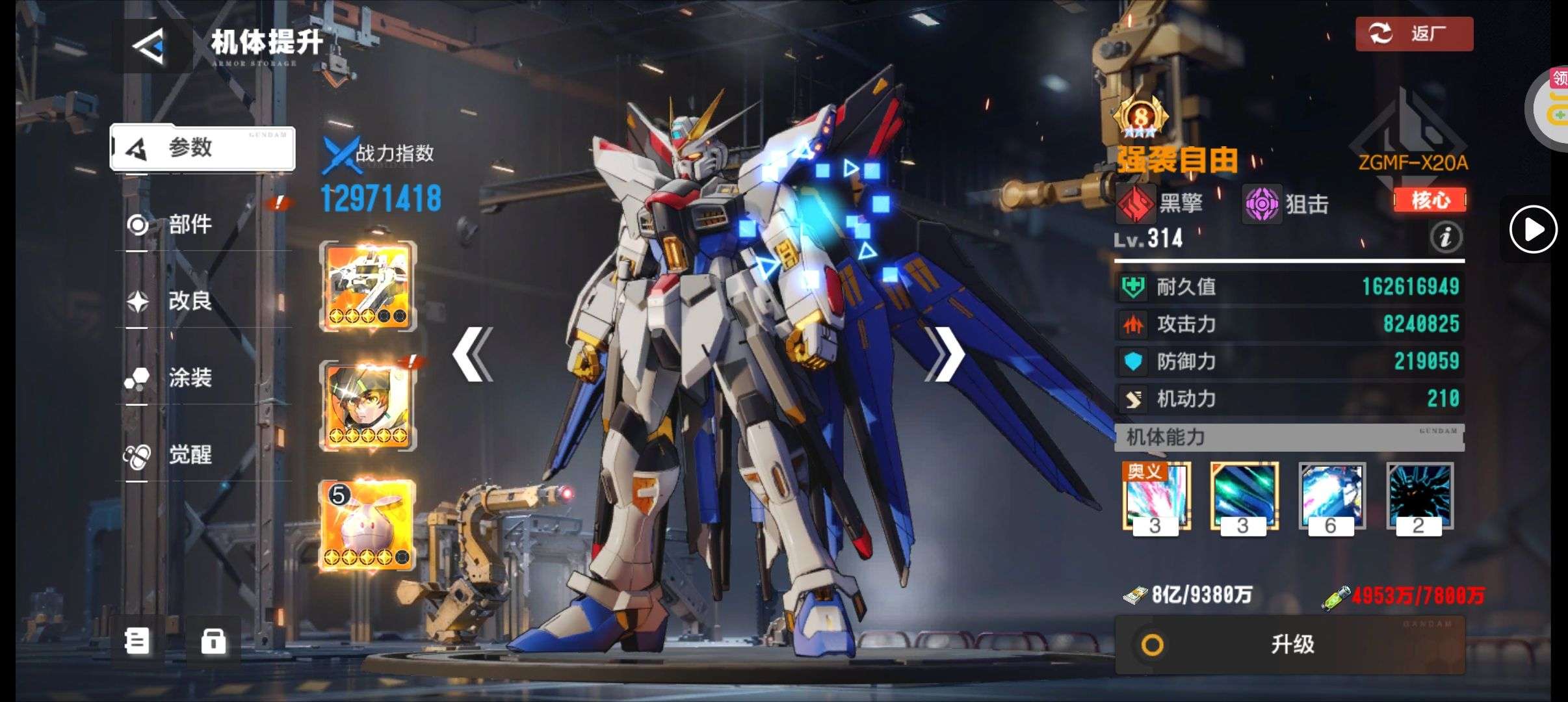
Task: Open the 涂装 paint tab
Action: (189, 378)
